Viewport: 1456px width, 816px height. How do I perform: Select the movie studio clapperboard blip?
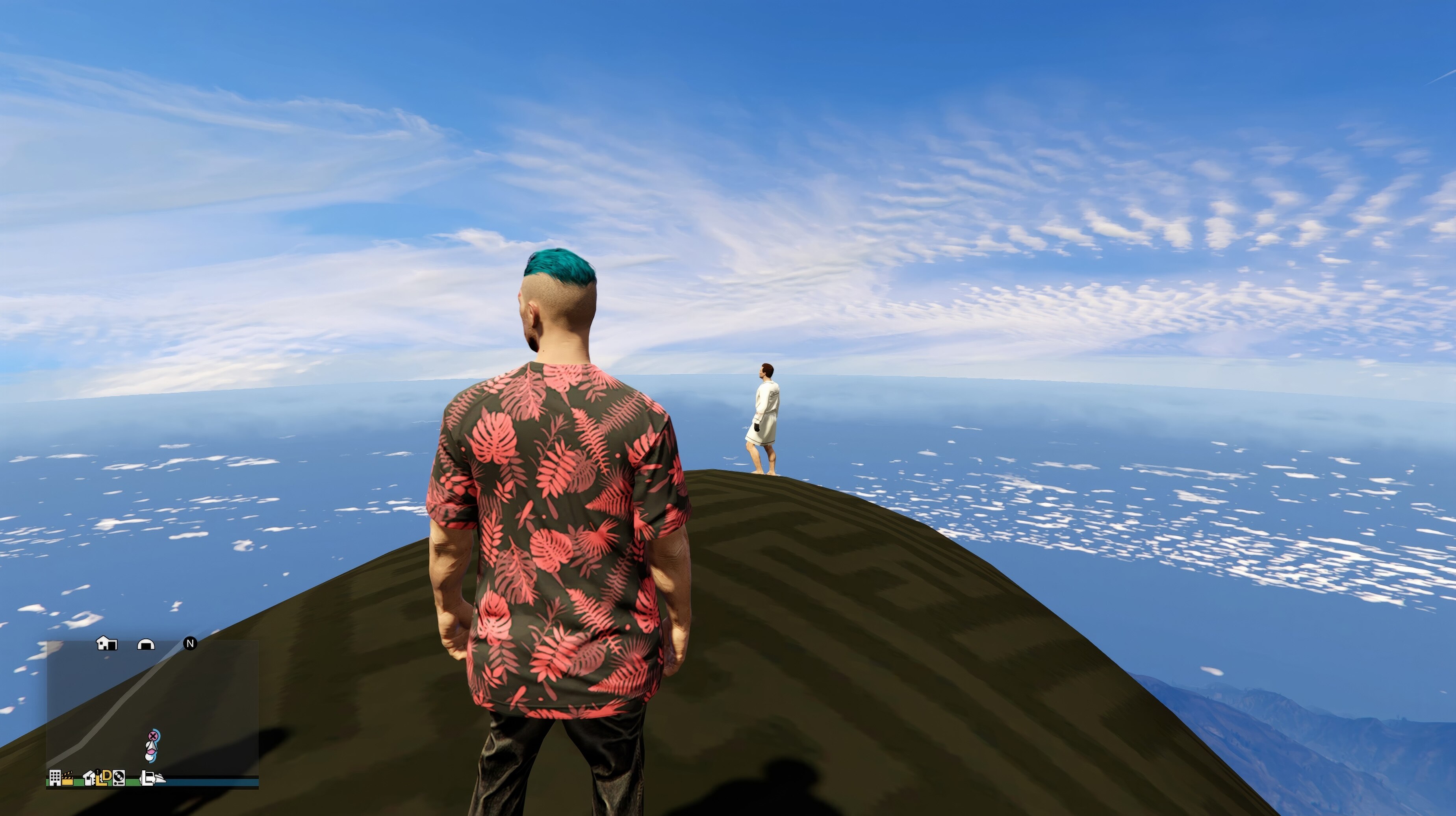coord(68,779)
